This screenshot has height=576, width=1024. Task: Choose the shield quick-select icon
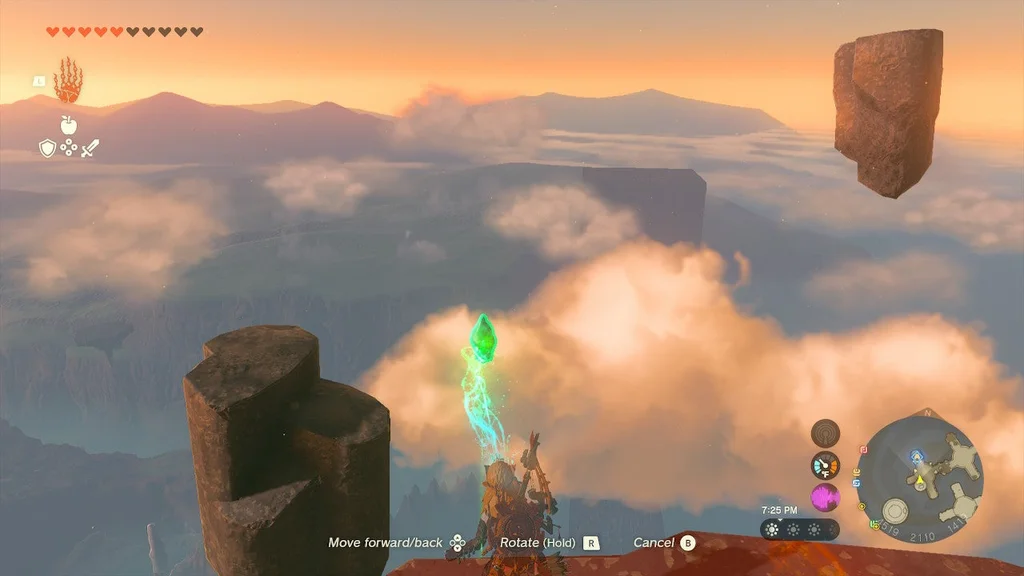coord(47,148)
